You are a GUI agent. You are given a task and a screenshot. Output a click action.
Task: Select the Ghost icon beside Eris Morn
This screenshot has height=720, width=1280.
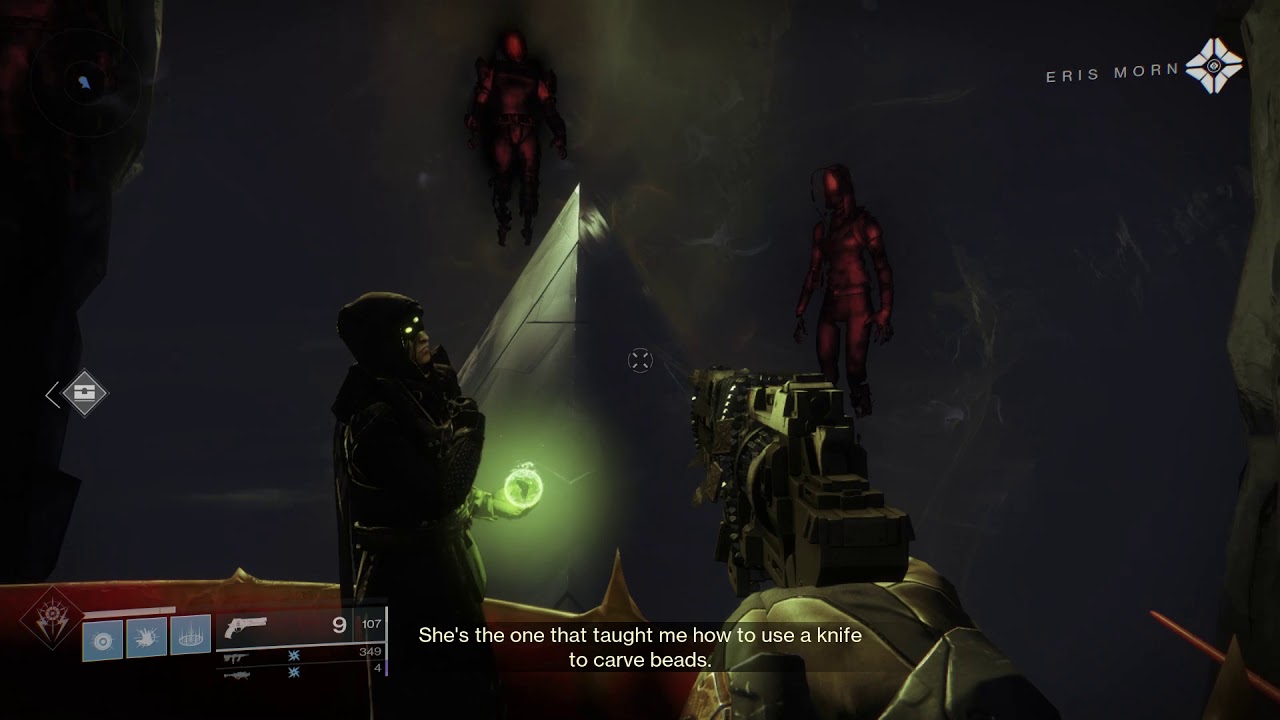1213,66
